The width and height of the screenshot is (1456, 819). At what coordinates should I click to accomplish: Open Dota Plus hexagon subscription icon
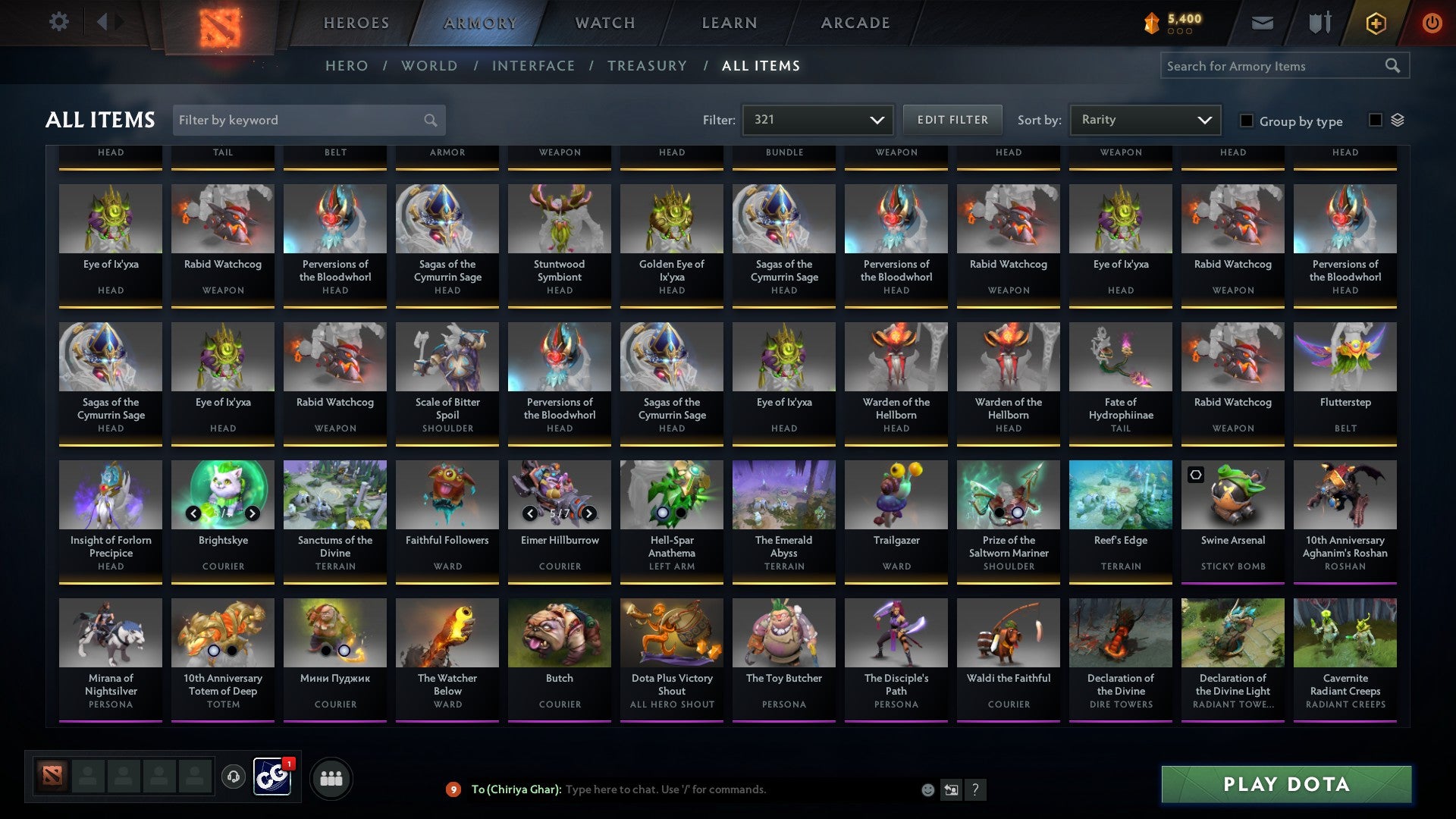[x=1375, y=22]
